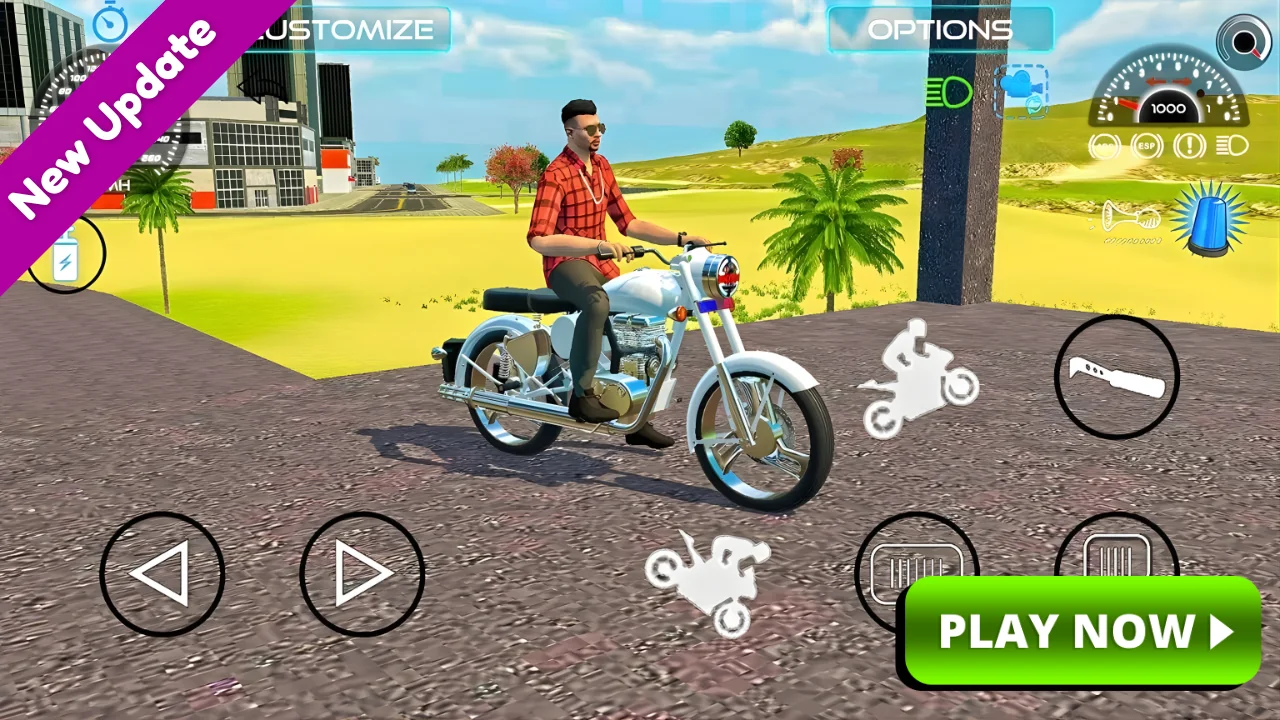Tap the nitro boost icon on the left
This screenshot has width=1280, height=720.
coord(63,254)
